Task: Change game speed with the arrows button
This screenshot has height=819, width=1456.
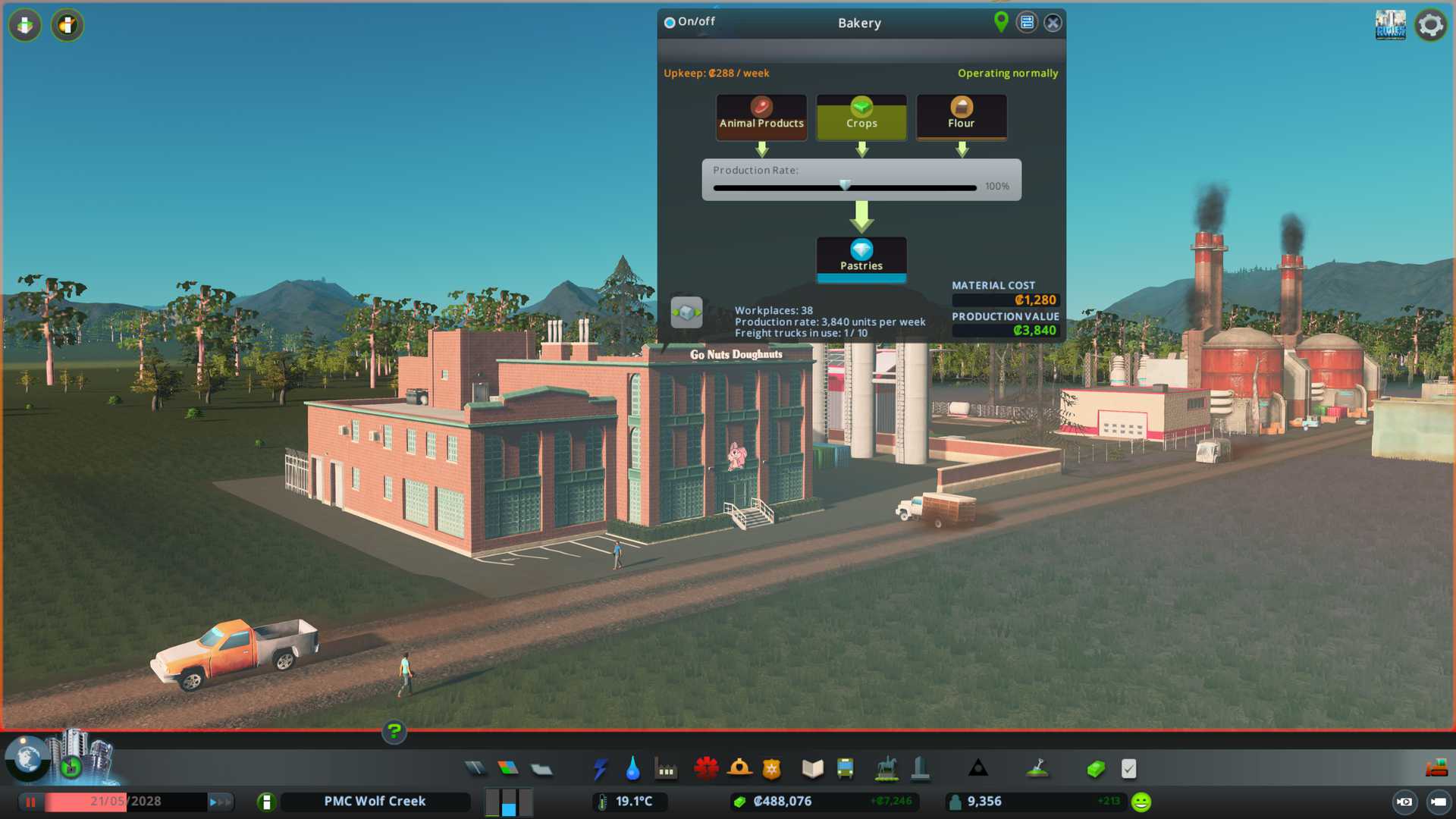Action: click(x=219, y=802)
